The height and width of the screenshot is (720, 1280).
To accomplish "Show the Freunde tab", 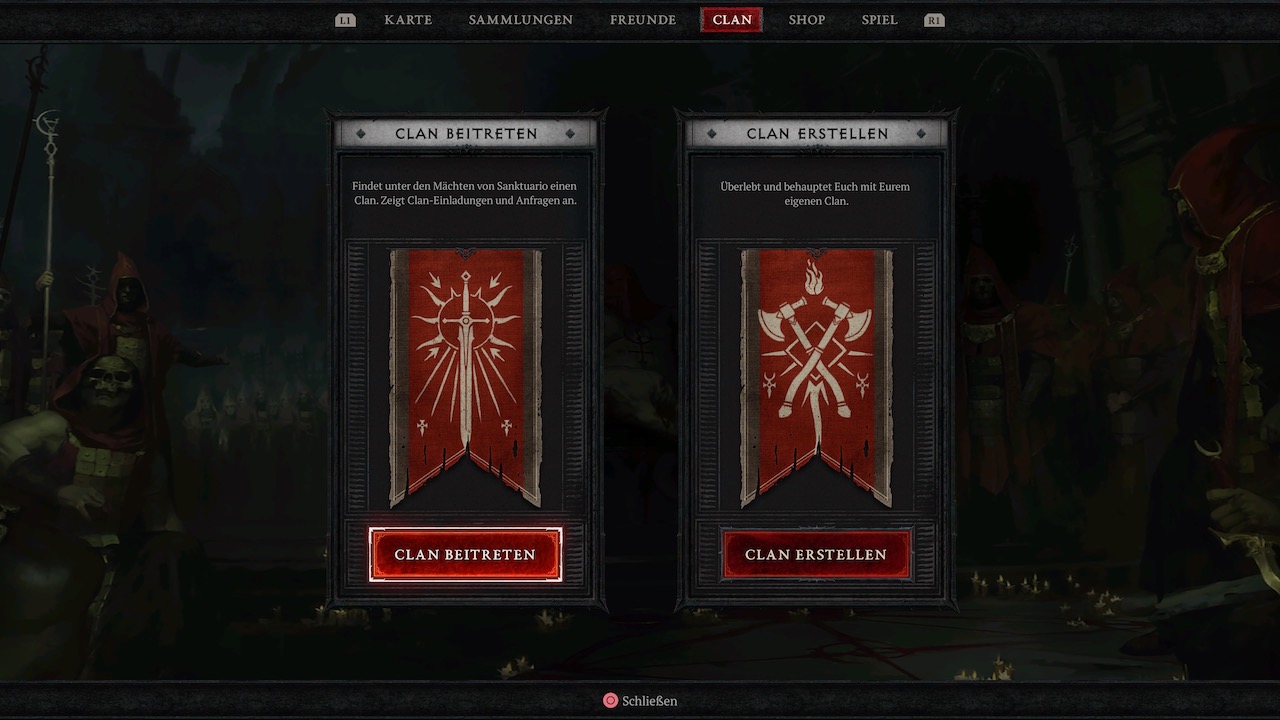I will click(642, 20).
